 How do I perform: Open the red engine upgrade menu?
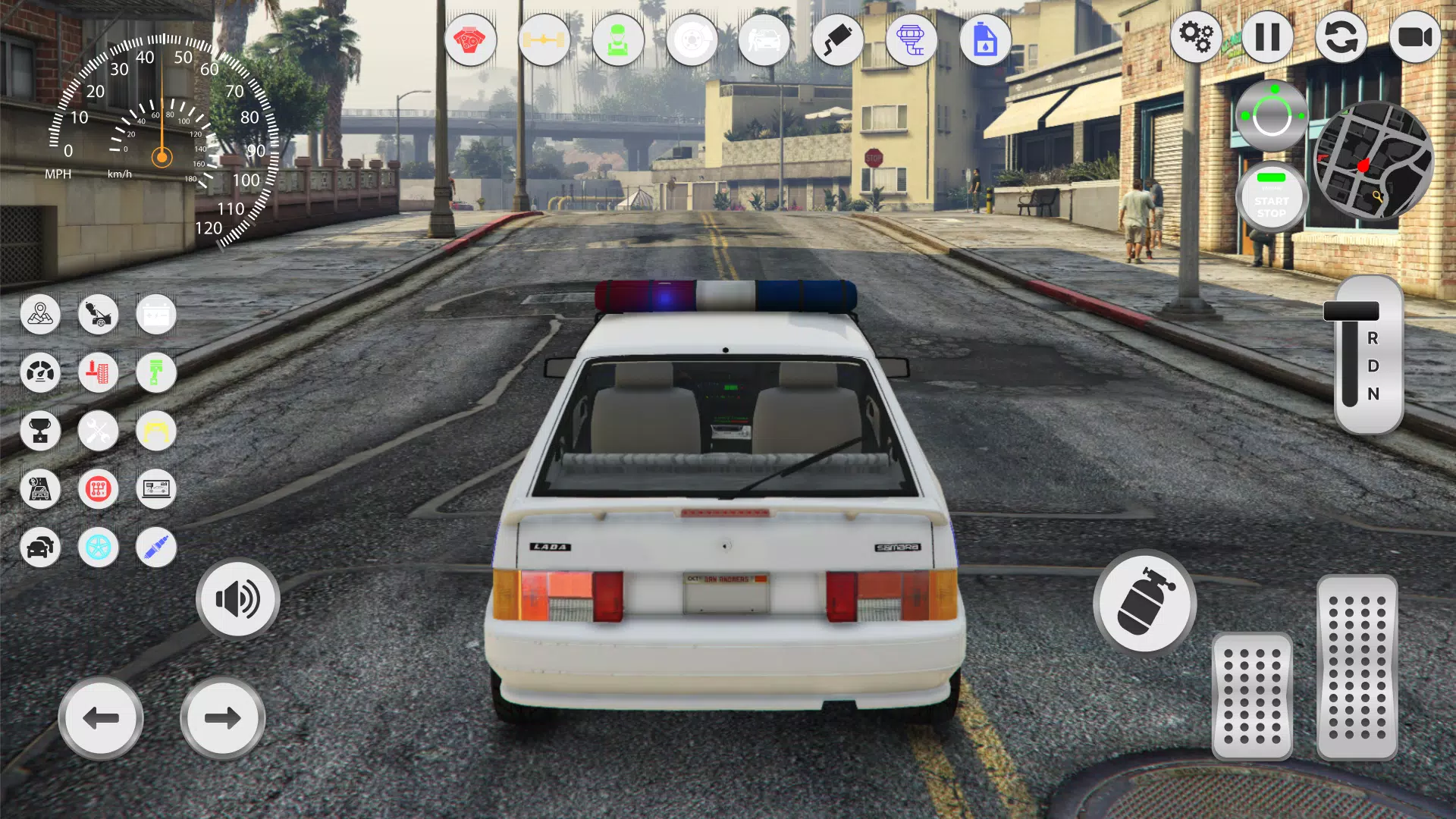(472, 39)
